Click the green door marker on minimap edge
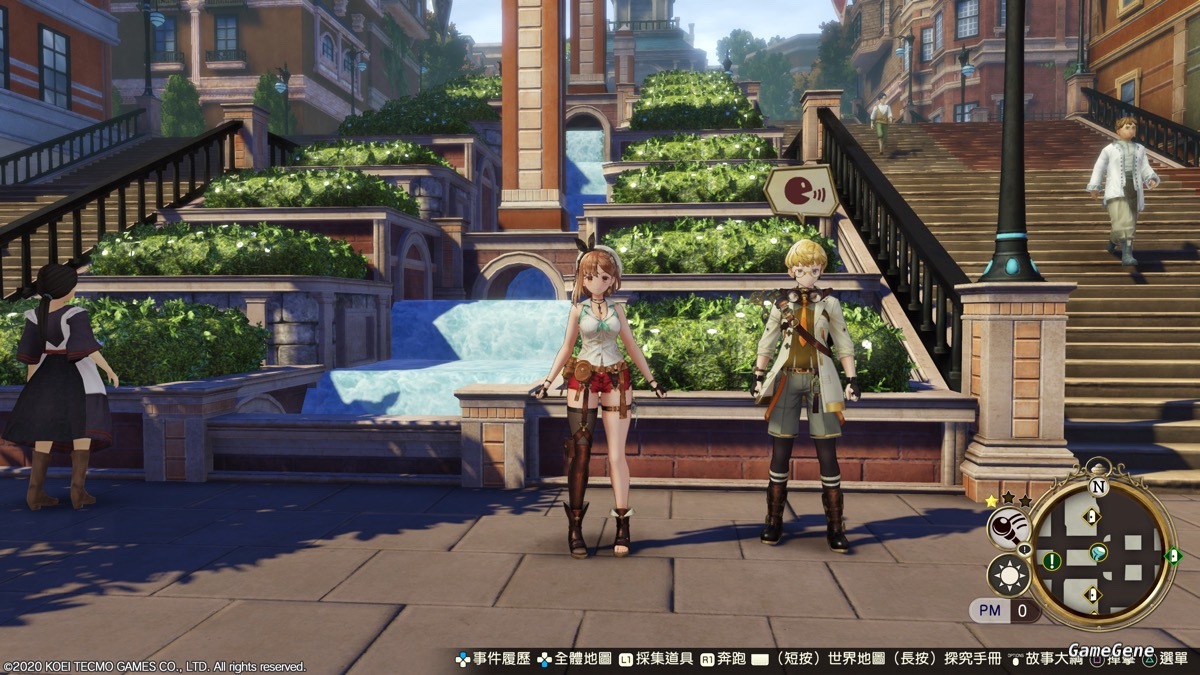This screenshot has height=675, width=1200. tap(1174, 555)
